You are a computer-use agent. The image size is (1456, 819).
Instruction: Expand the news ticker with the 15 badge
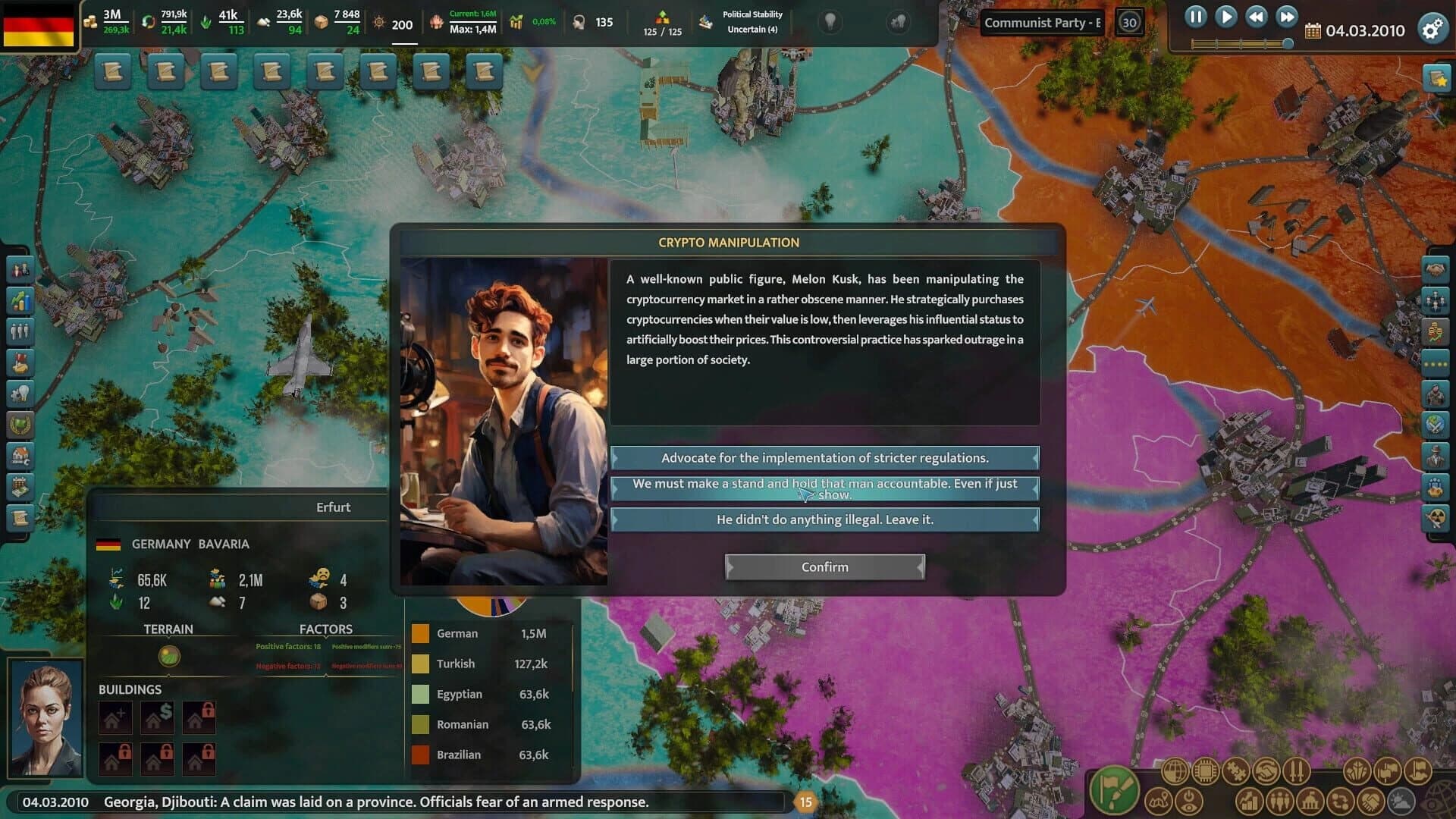(807, 800)
